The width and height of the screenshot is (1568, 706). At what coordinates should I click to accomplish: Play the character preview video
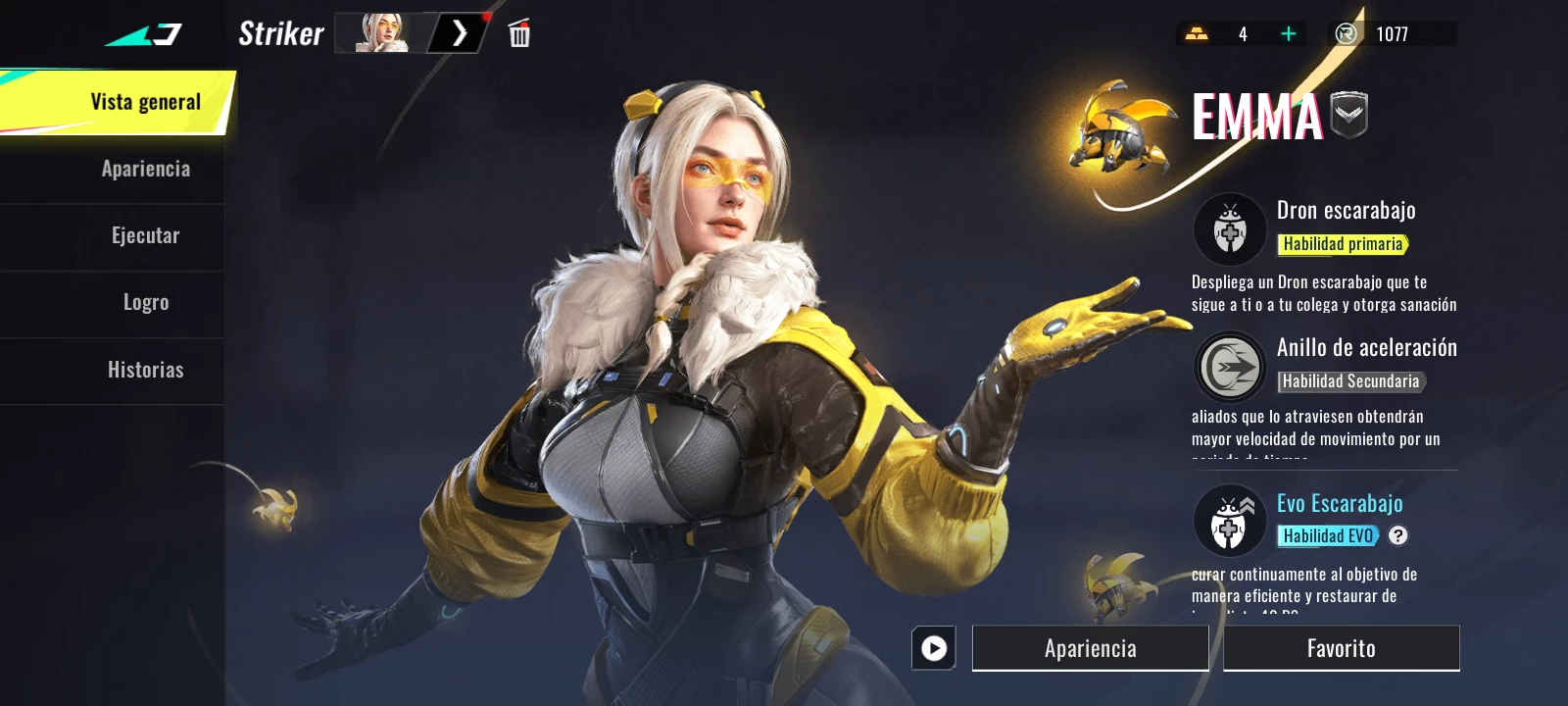(934, 648)
